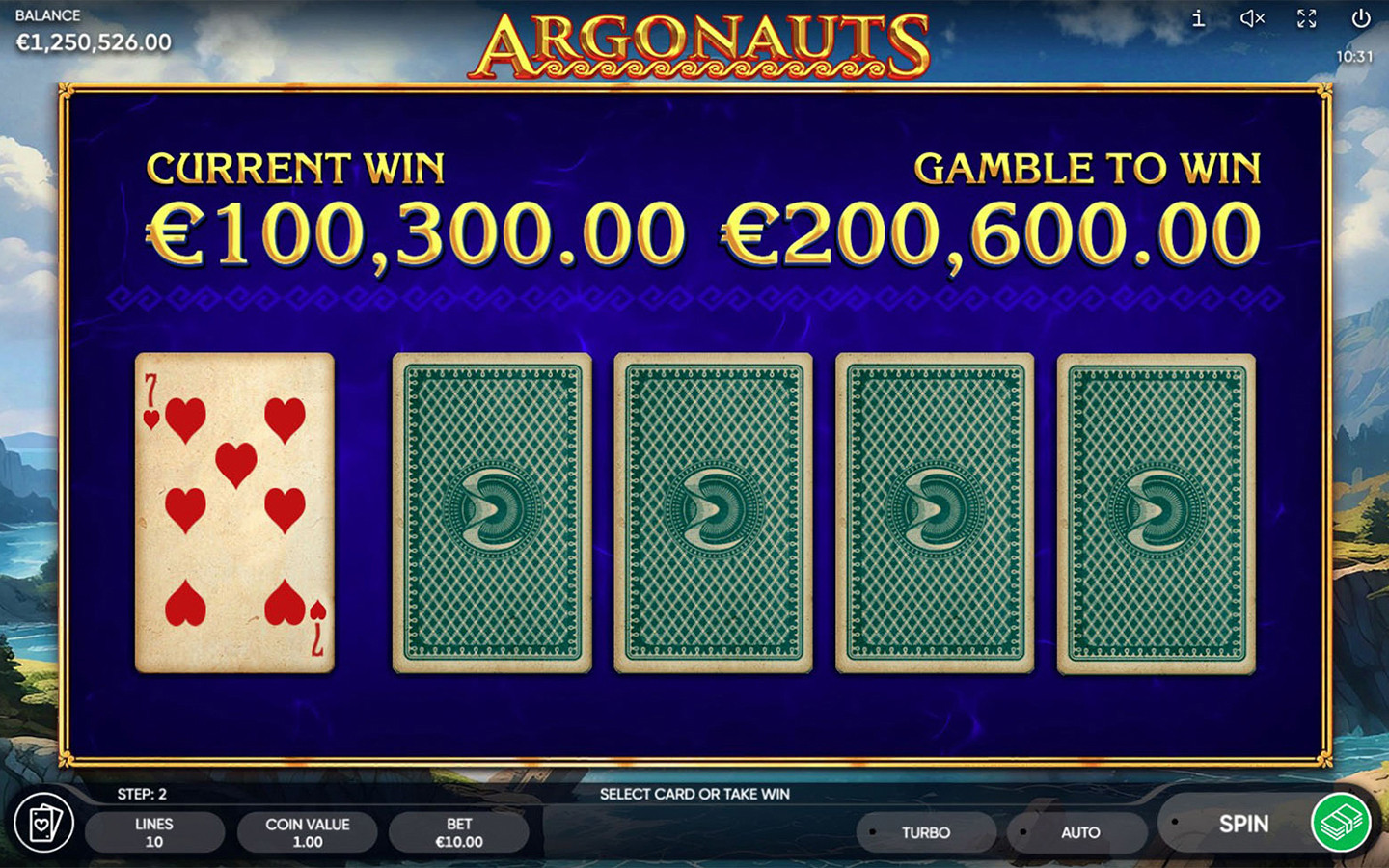This screenshot has width=1389, height=868.
Task: Enable Turbo mode
Action: coord(924,831)
